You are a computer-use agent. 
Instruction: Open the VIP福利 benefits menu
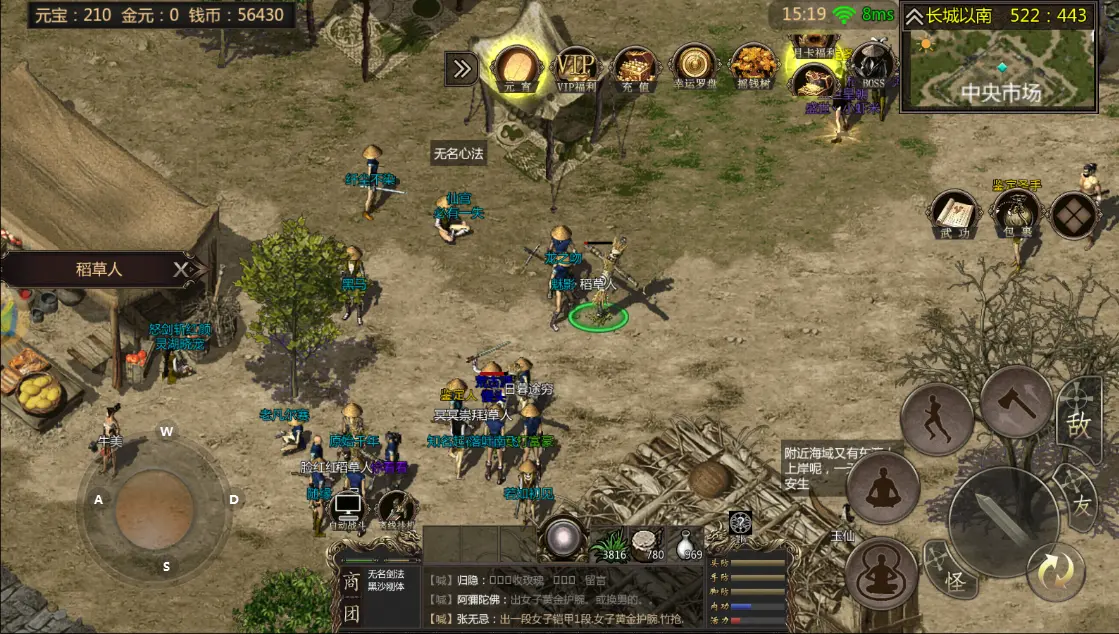pos(574,67)
